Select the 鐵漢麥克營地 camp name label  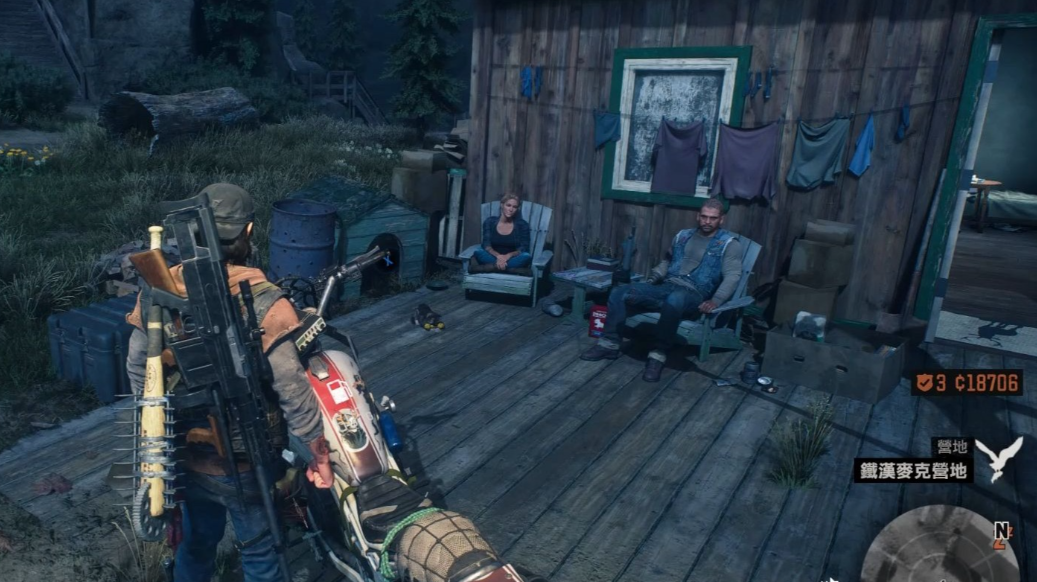[x=913, y=470]
